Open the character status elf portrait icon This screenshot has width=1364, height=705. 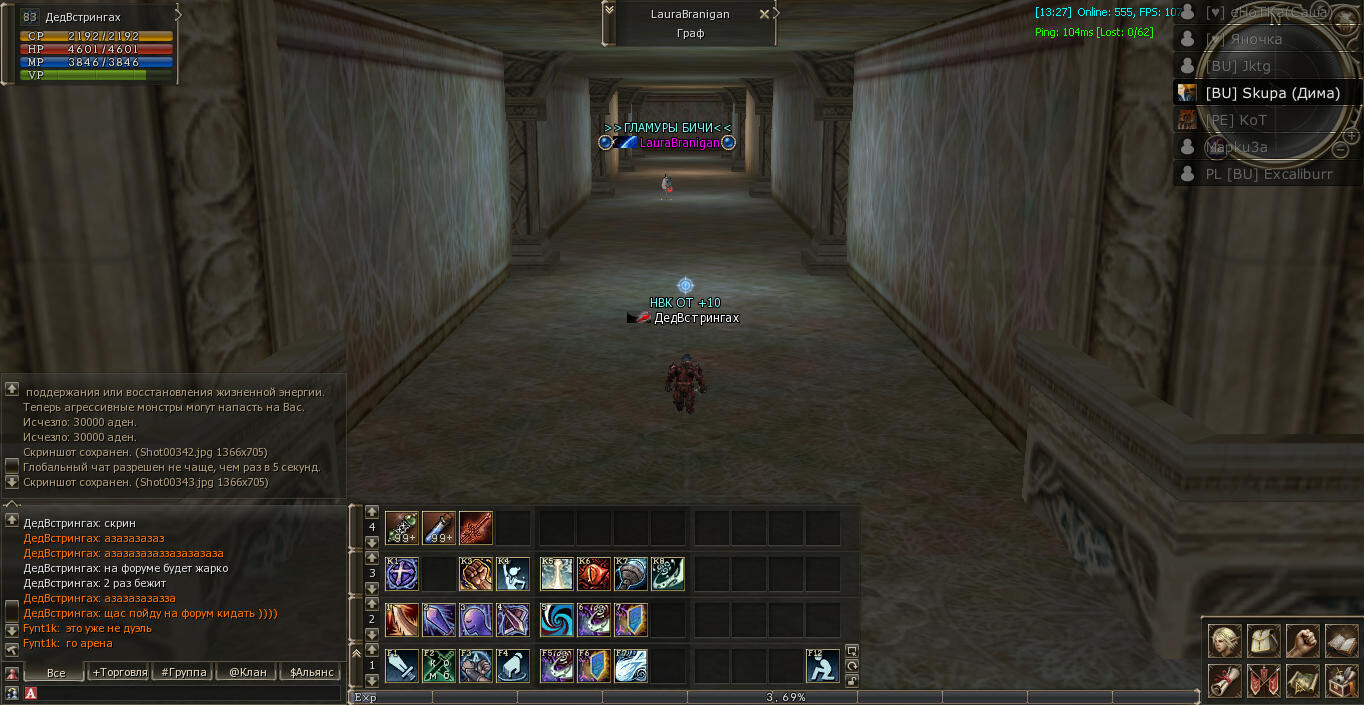[x=1224, y=641]
